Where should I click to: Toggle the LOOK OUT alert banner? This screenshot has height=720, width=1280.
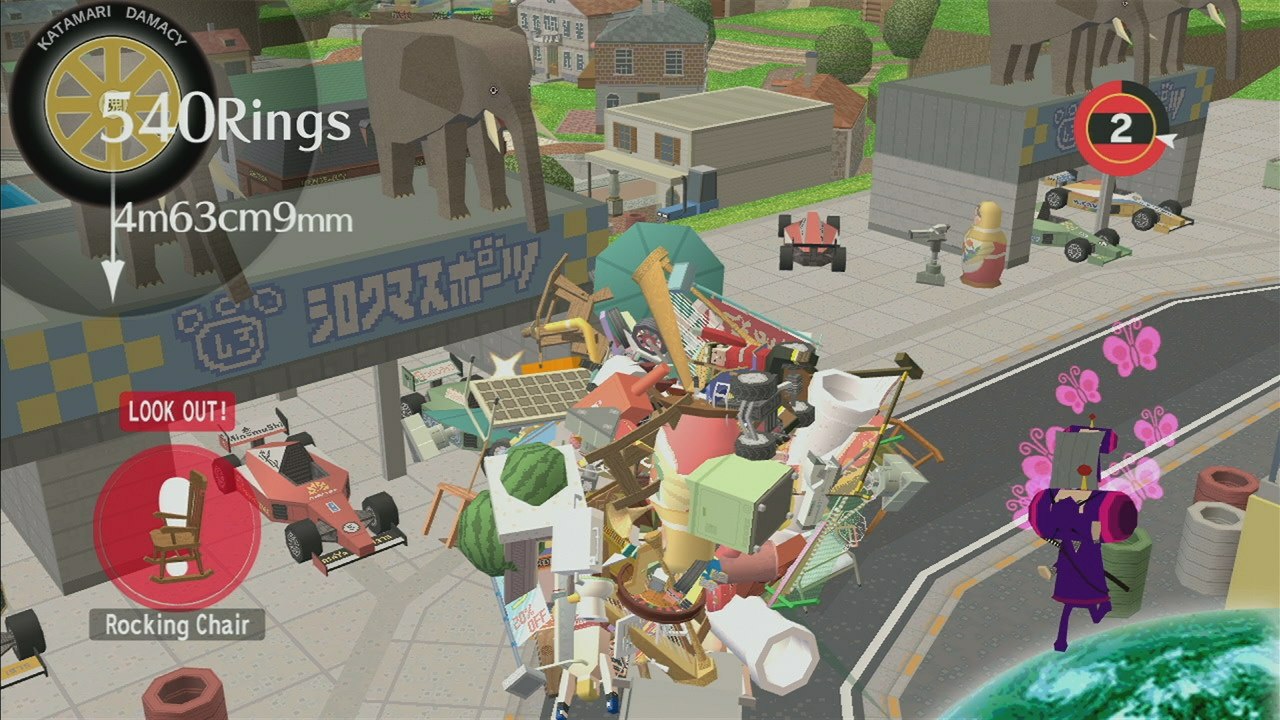pyautogui.click(x=178, y=412)
